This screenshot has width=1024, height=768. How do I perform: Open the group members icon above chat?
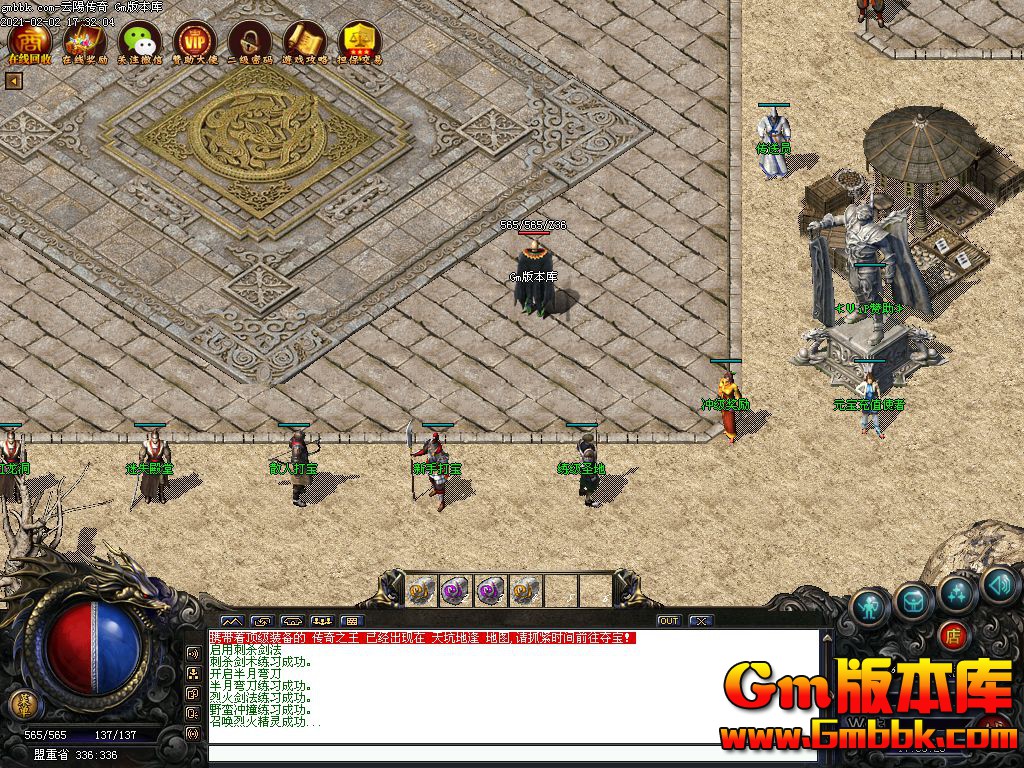click(322, 621)
